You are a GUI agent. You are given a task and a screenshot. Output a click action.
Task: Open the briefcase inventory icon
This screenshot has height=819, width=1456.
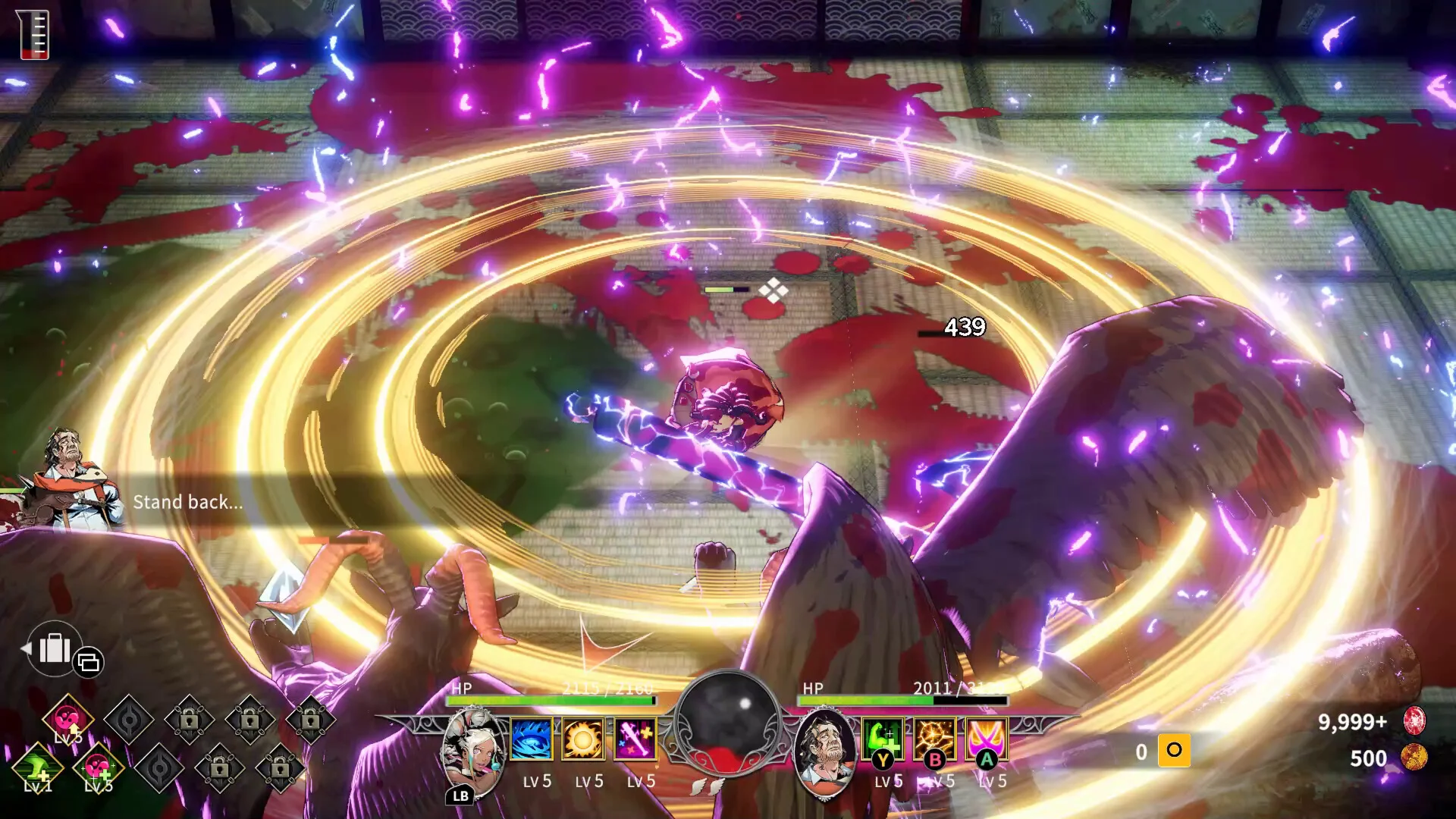coord(54,648)
